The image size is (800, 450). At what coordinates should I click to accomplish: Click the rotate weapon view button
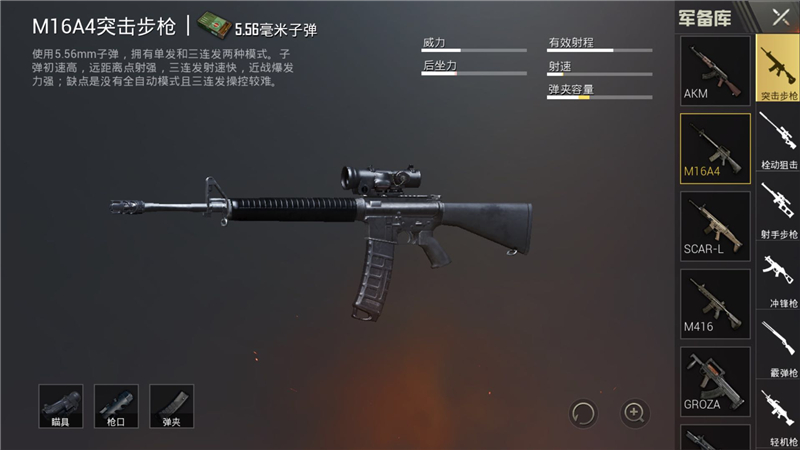coord(584,412)
